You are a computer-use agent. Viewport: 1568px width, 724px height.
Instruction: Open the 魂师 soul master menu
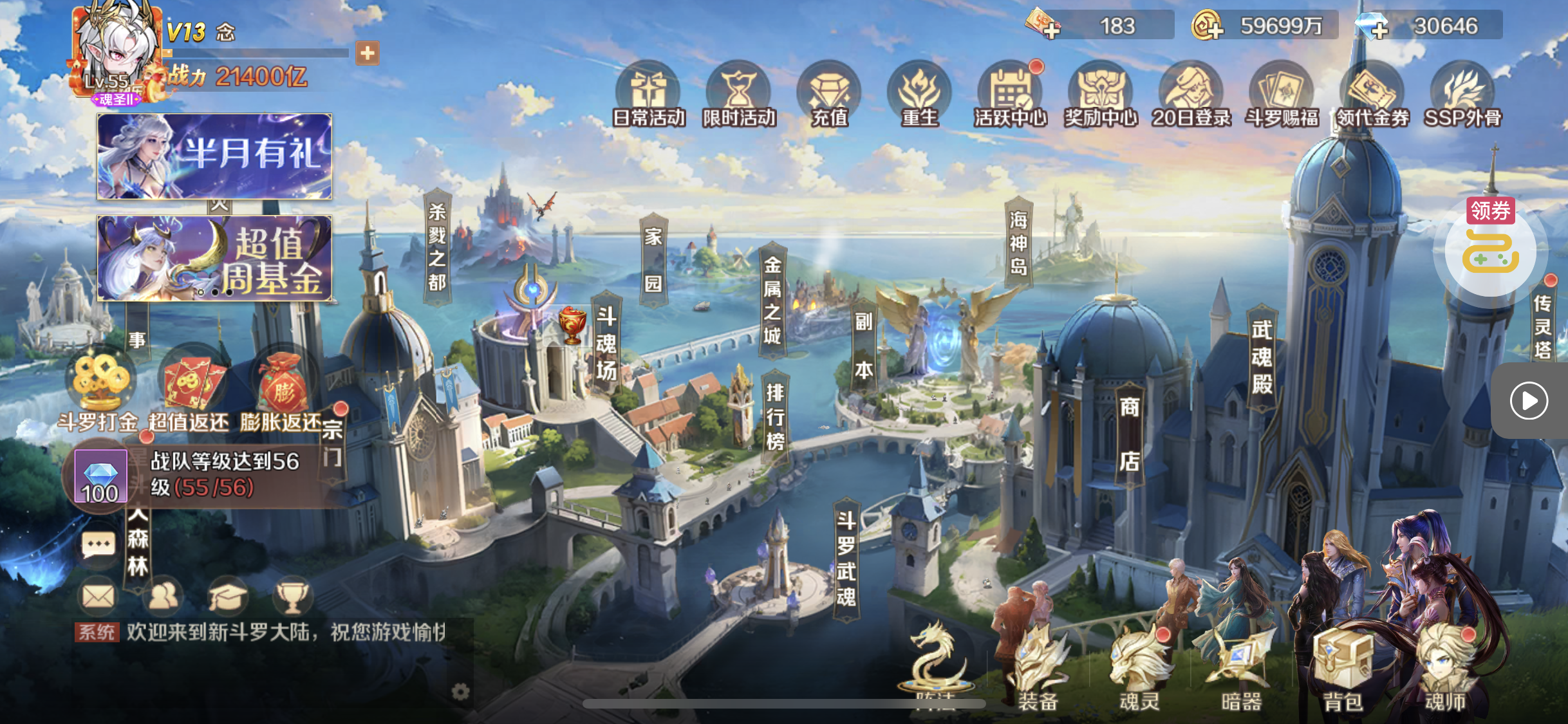tap(1445, 669)
